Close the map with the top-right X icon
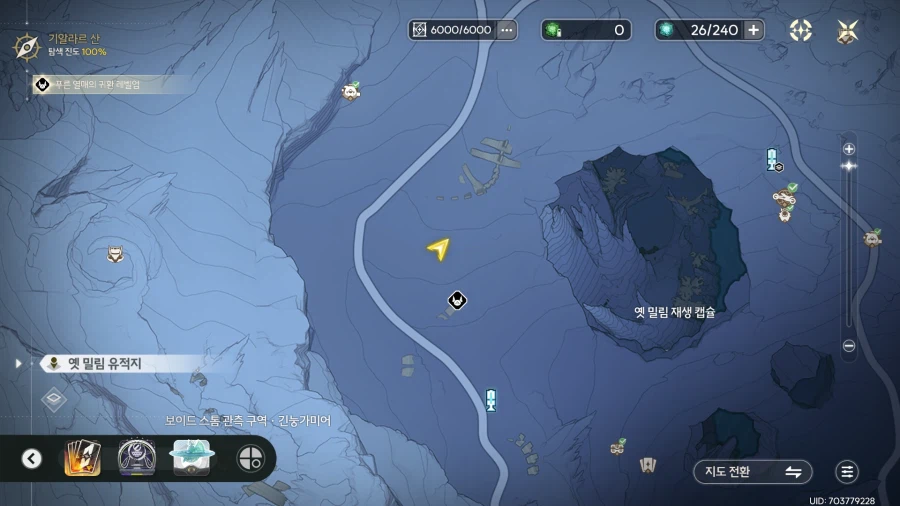Viewport: 900px width, 506px height. coord(848,31)
